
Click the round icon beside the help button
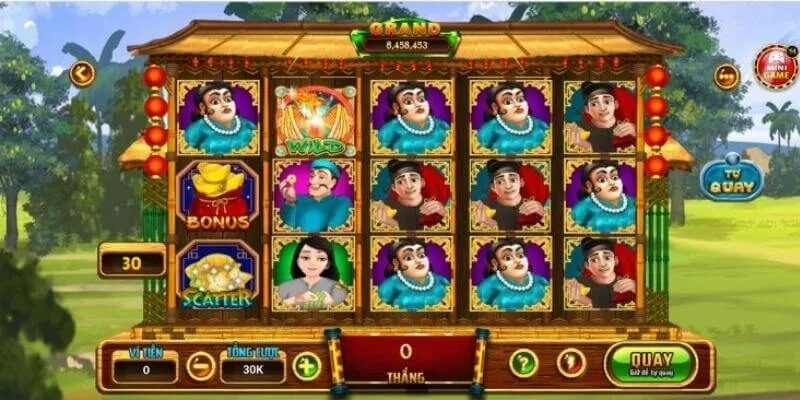click(571, 363)
